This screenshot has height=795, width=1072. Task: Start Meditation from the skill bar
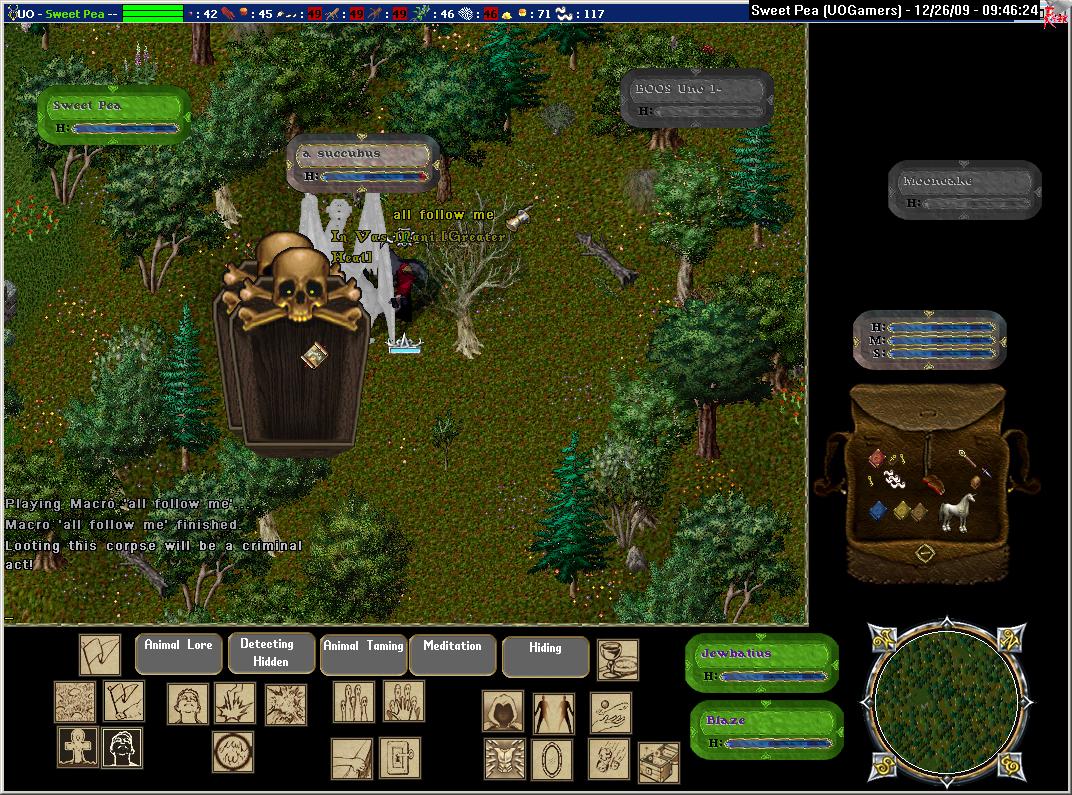point(452,653)
